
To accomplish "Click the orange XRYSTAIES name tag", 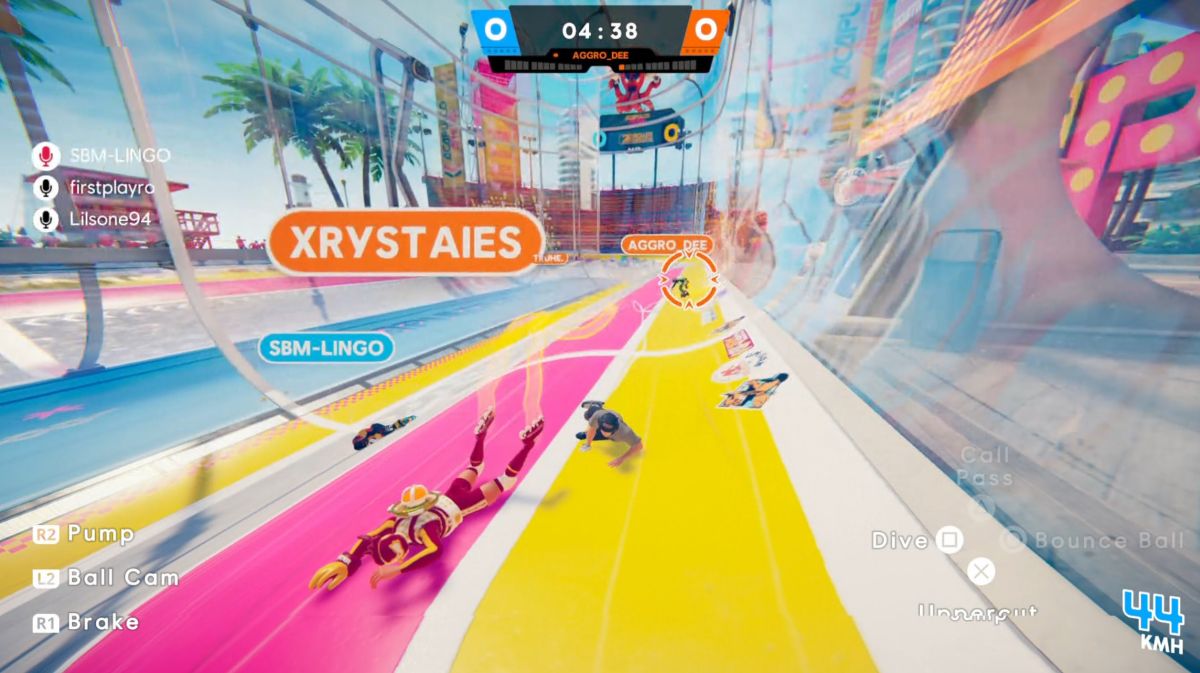I will click(405, 242).
